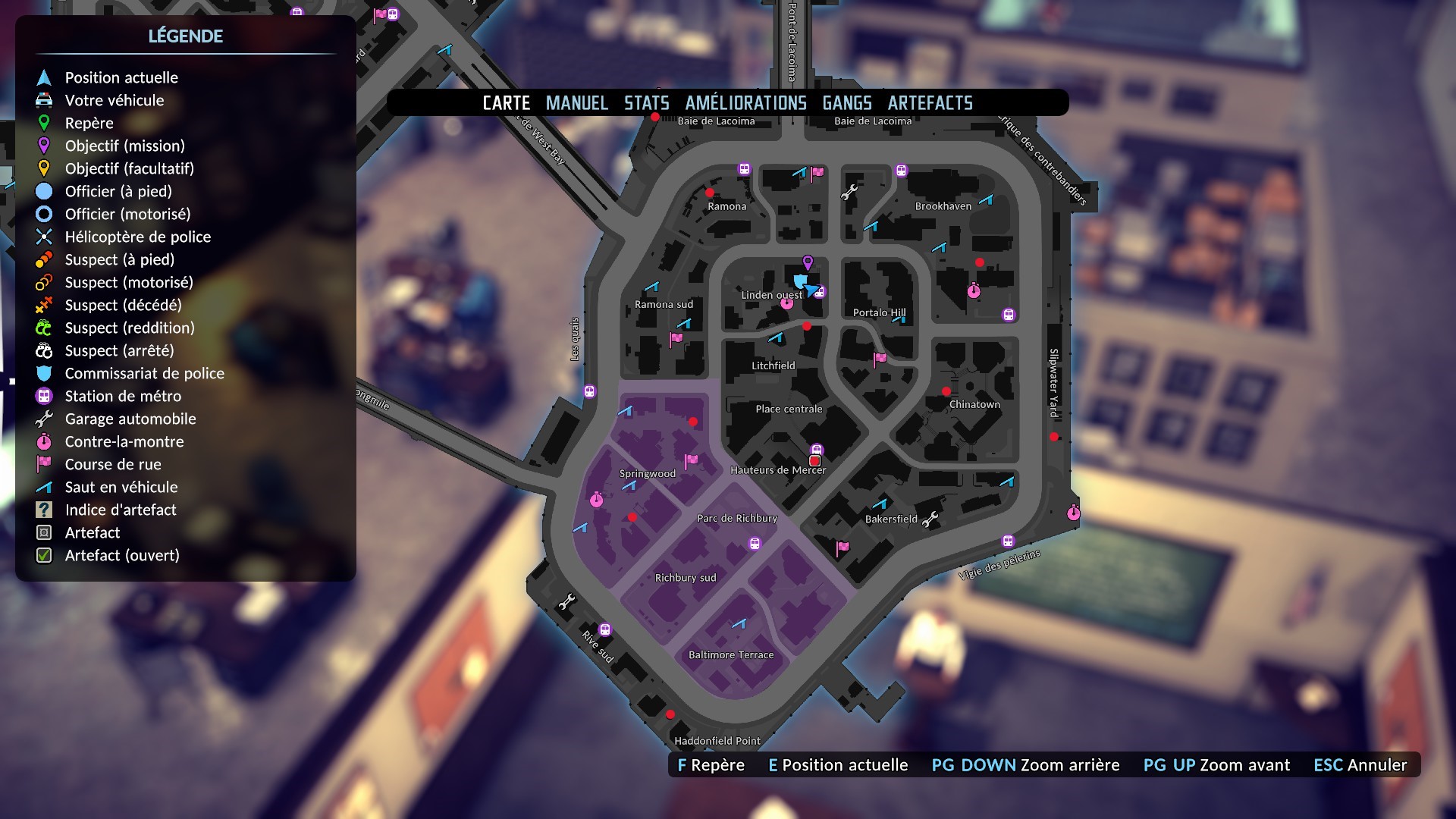Viewport: 1456px width, 819px height.
Task: Open the metro station icon in Parc de Richbury
Action: pyautogui.click(x=754, y=541)
